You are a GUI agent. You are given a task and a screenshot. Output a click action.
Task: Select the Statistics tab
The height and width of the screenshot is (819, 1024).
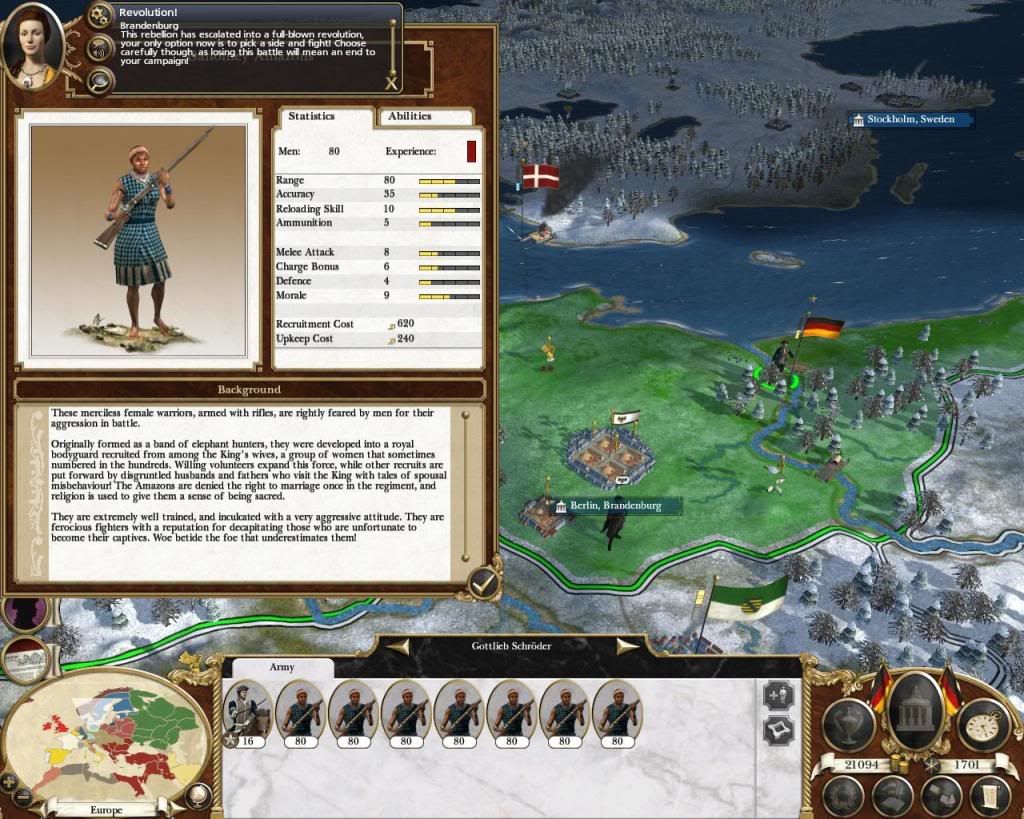(x=312, y=116)
